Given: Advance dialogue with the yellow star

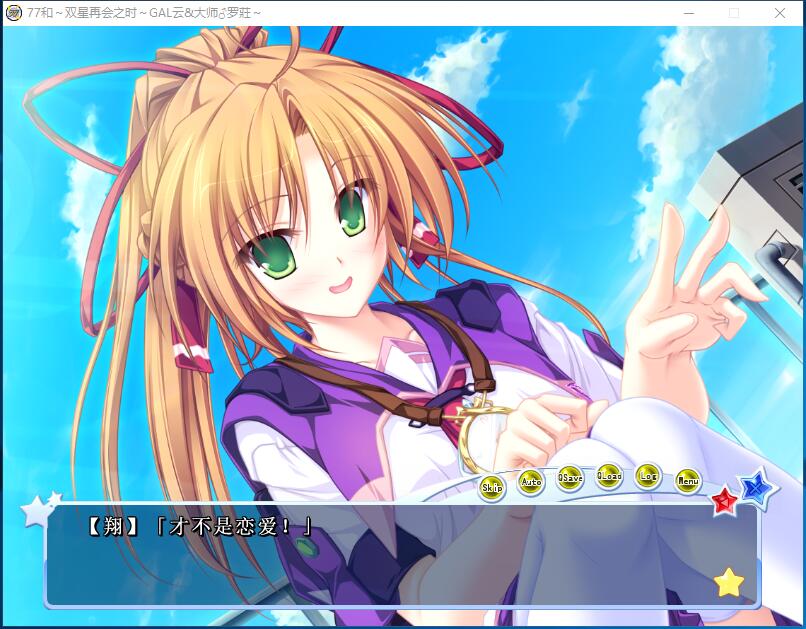Looking at the screenshot, I should pos(729,582).
